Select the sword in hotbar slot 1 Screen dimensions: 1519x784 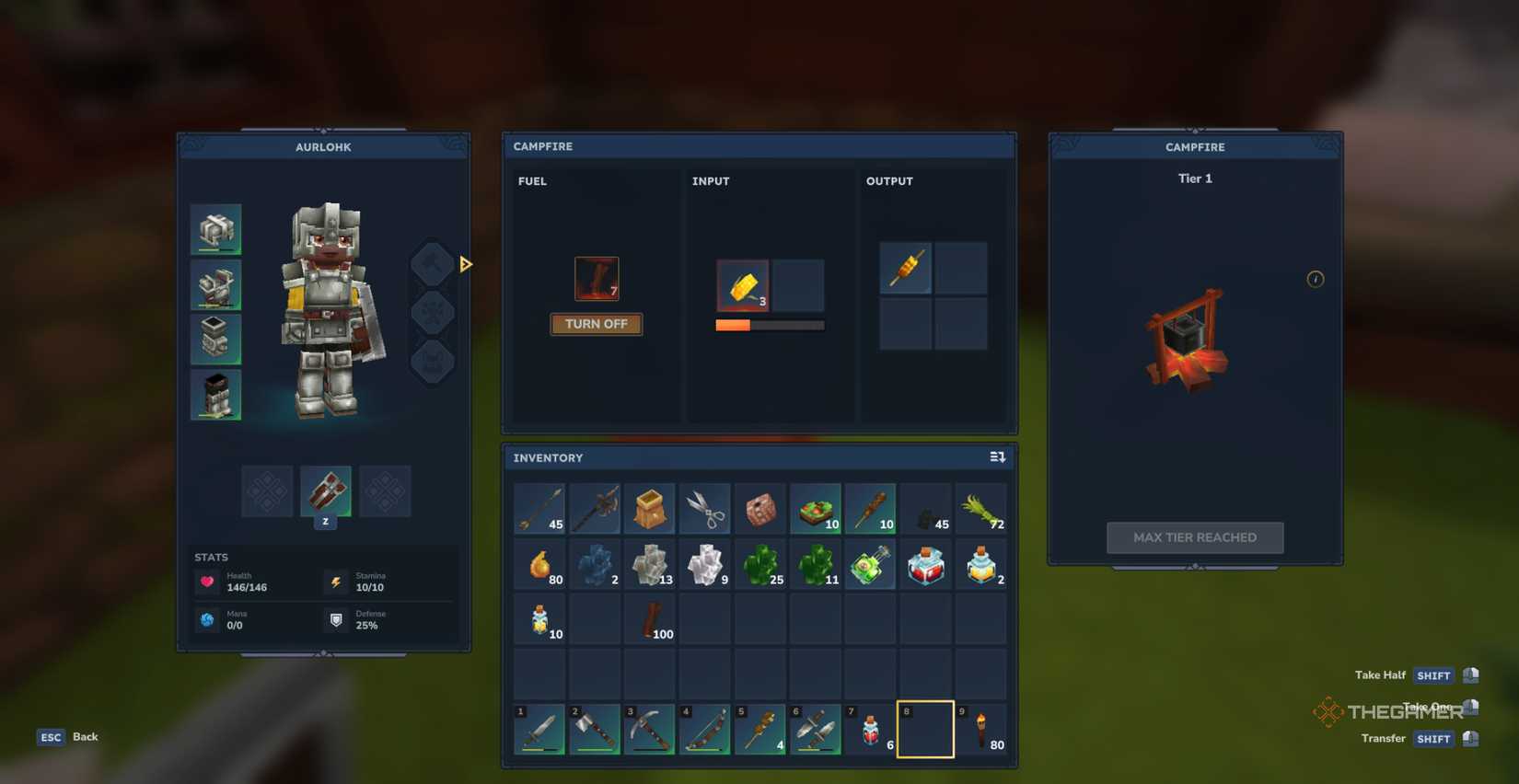(x=539, y=729)
